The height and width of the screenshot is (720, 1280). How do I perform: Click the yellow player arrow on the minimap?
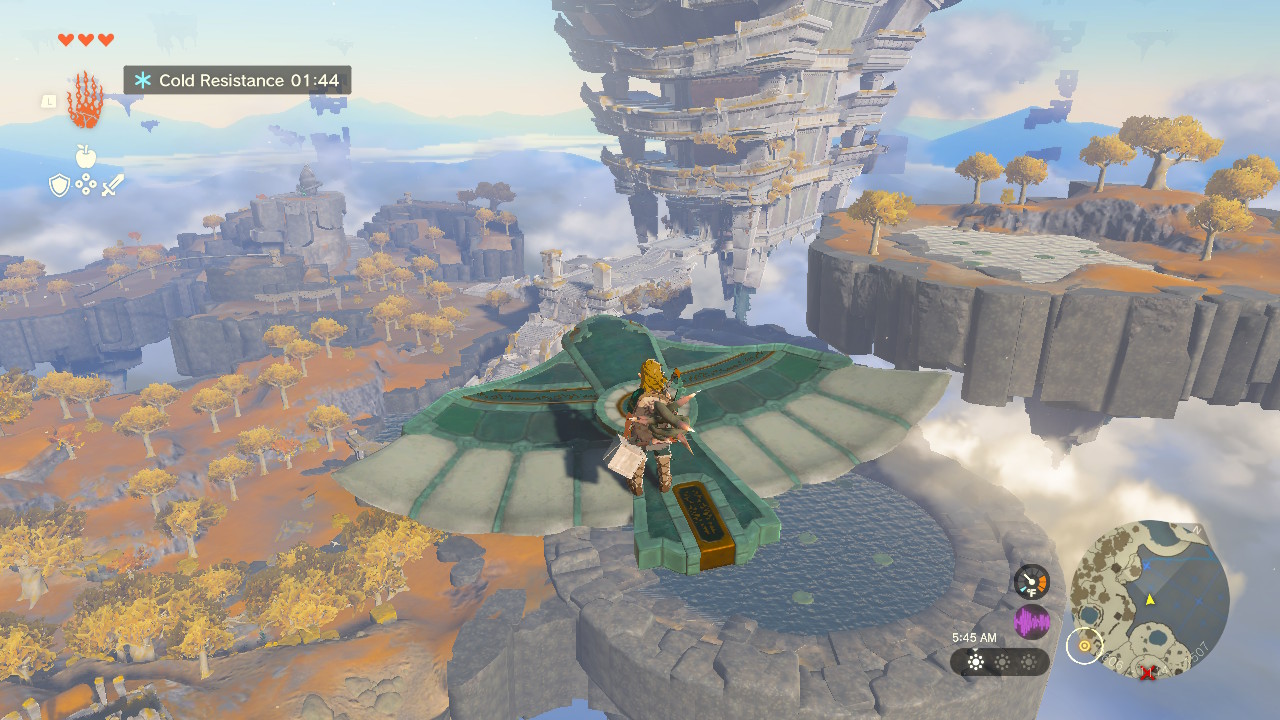tap(1150, 599)
